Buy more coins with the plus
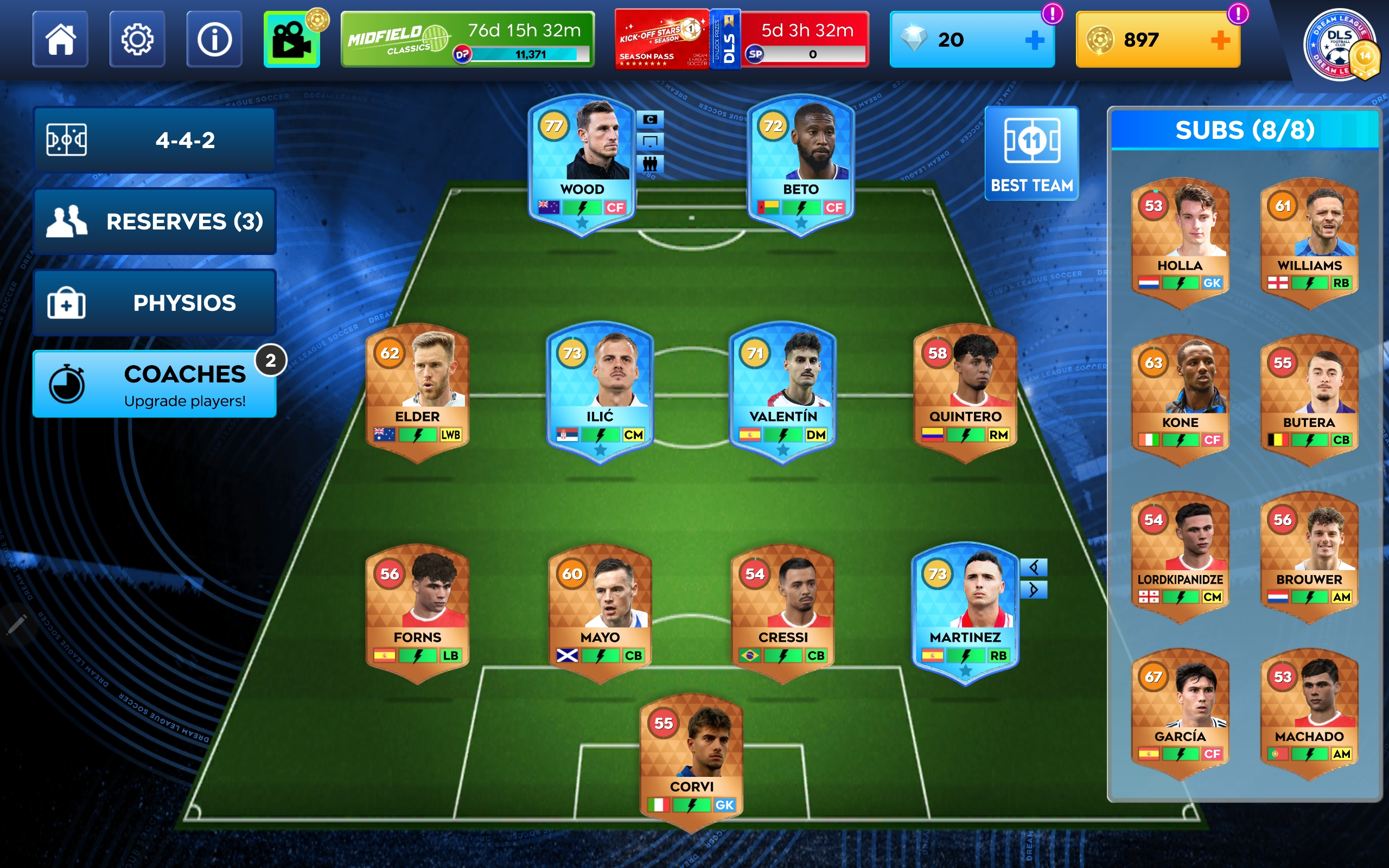The image size is (1389, 868). click(x=1220, y=40)
